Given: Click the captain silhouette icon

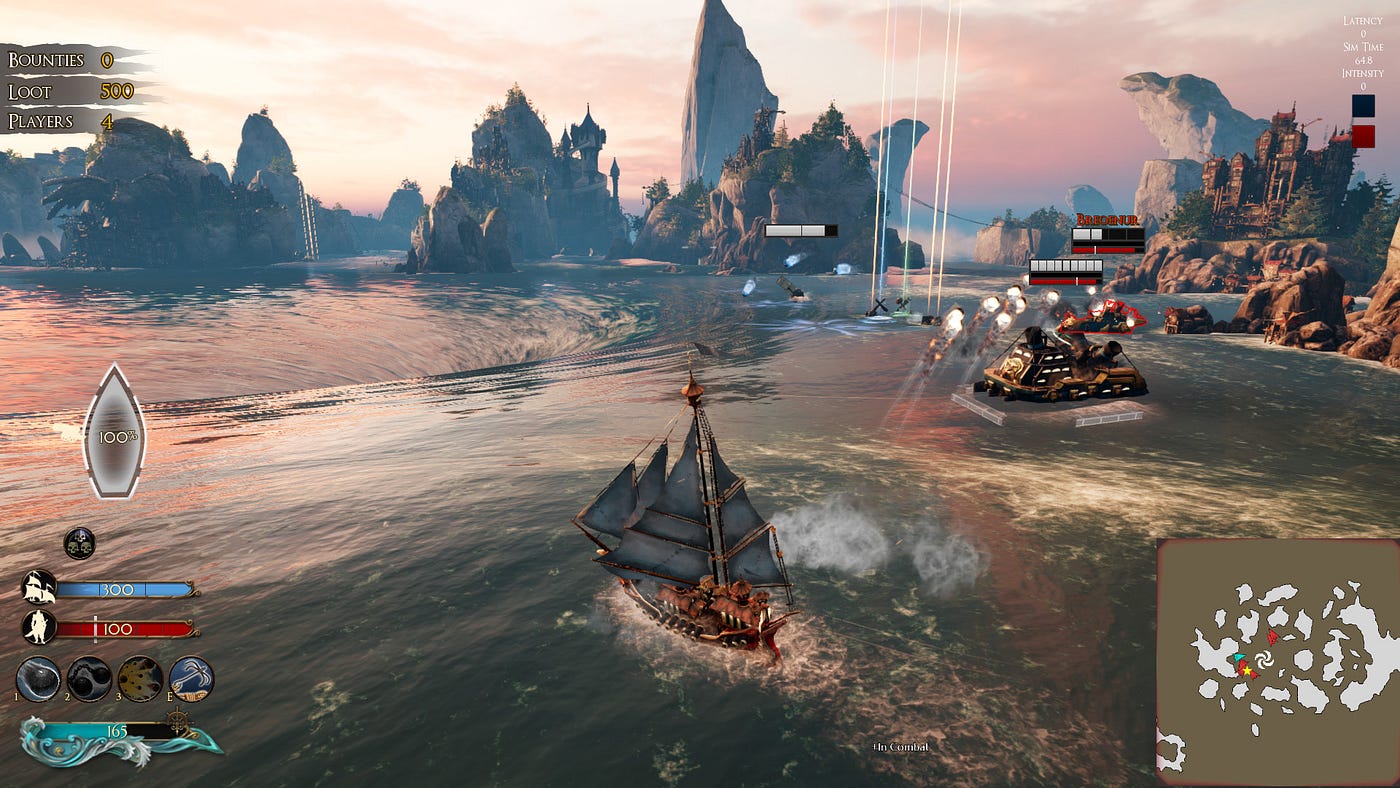Looking at the screenshot, I should [x=38, y=628].
